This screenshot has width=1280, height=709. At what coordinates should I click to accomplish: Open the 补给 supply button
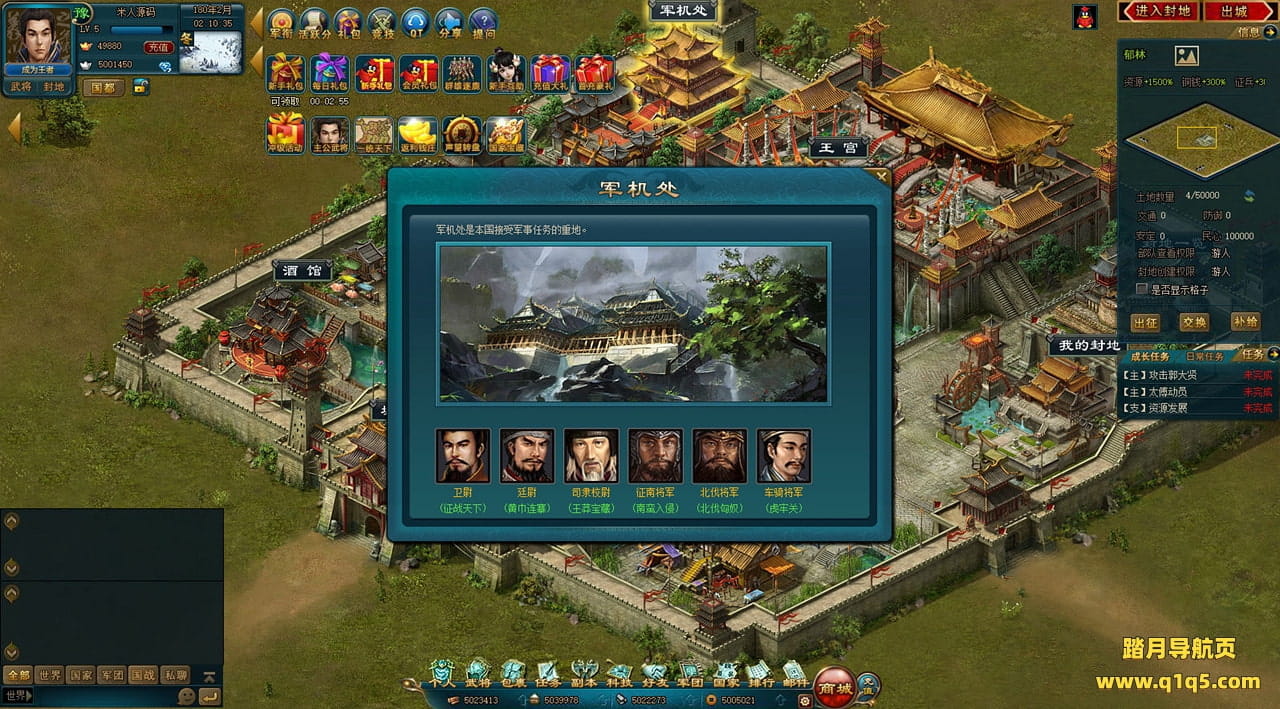click(x=1245, y=322)
